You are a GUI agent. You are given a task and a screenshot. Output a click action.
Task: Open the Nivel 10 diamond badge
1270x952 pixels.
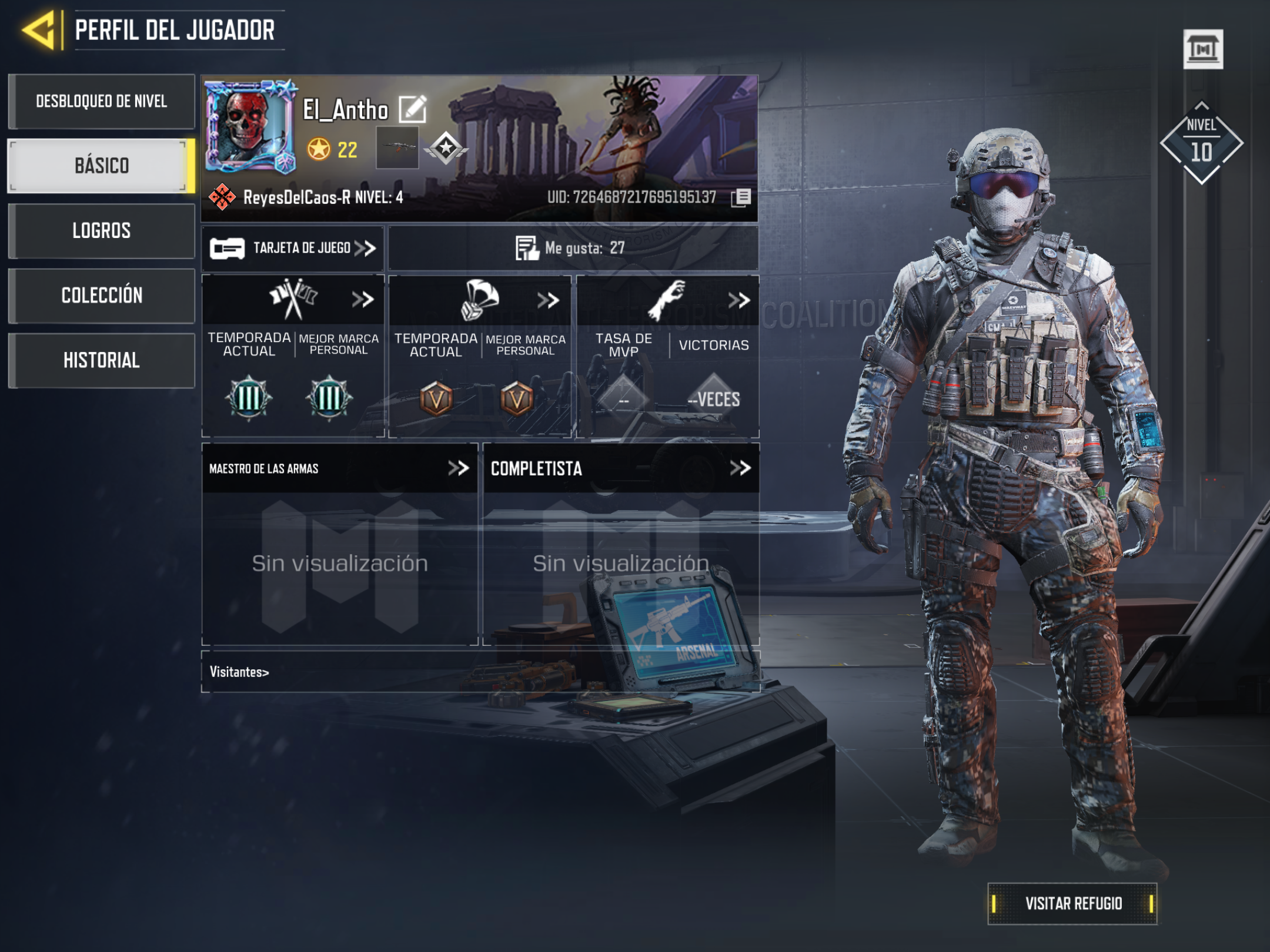click(x=1201, y=144)
